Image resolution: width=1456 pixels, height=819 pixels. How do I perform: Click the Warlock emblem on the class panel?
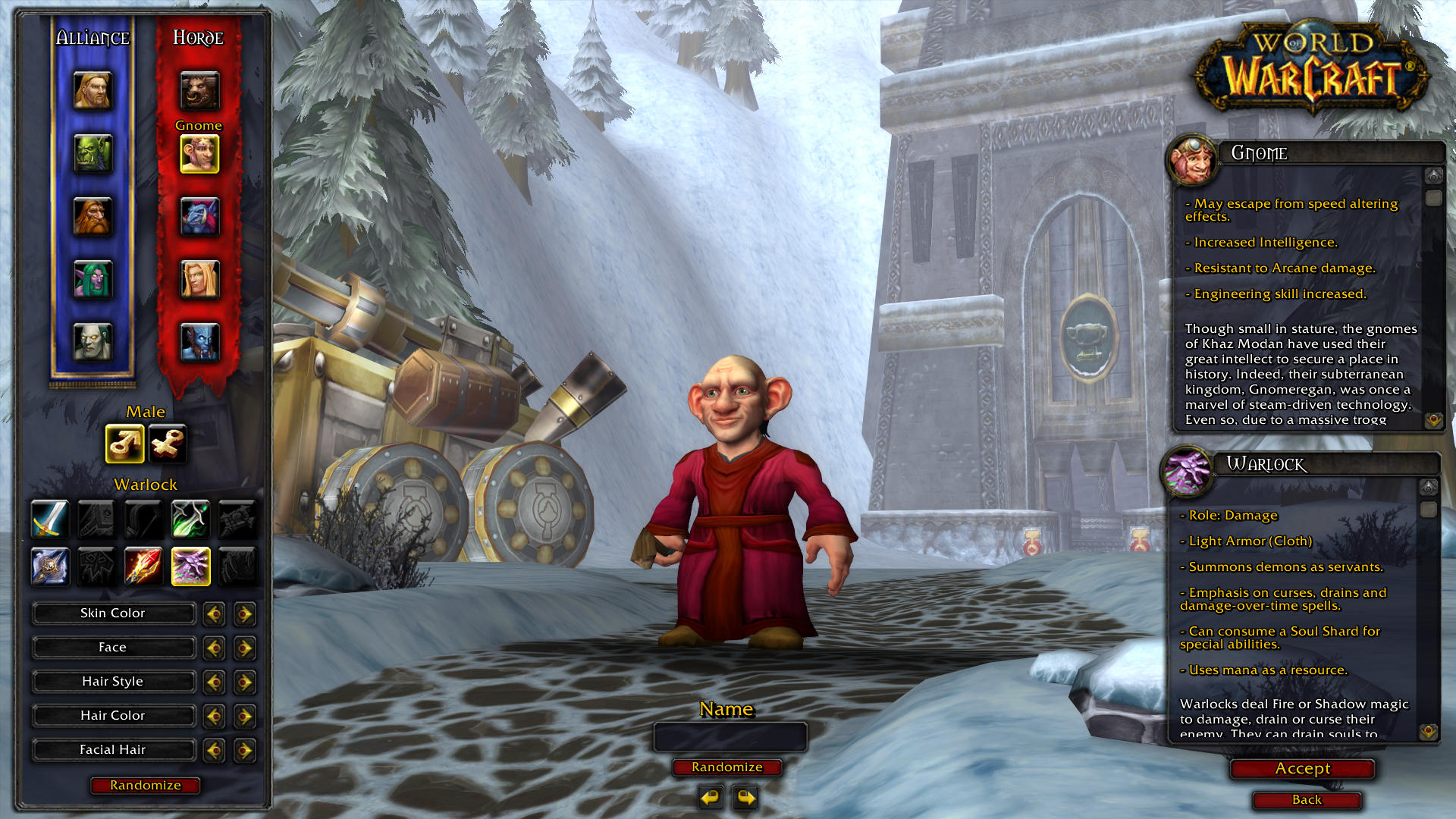(x=190, y=565)
